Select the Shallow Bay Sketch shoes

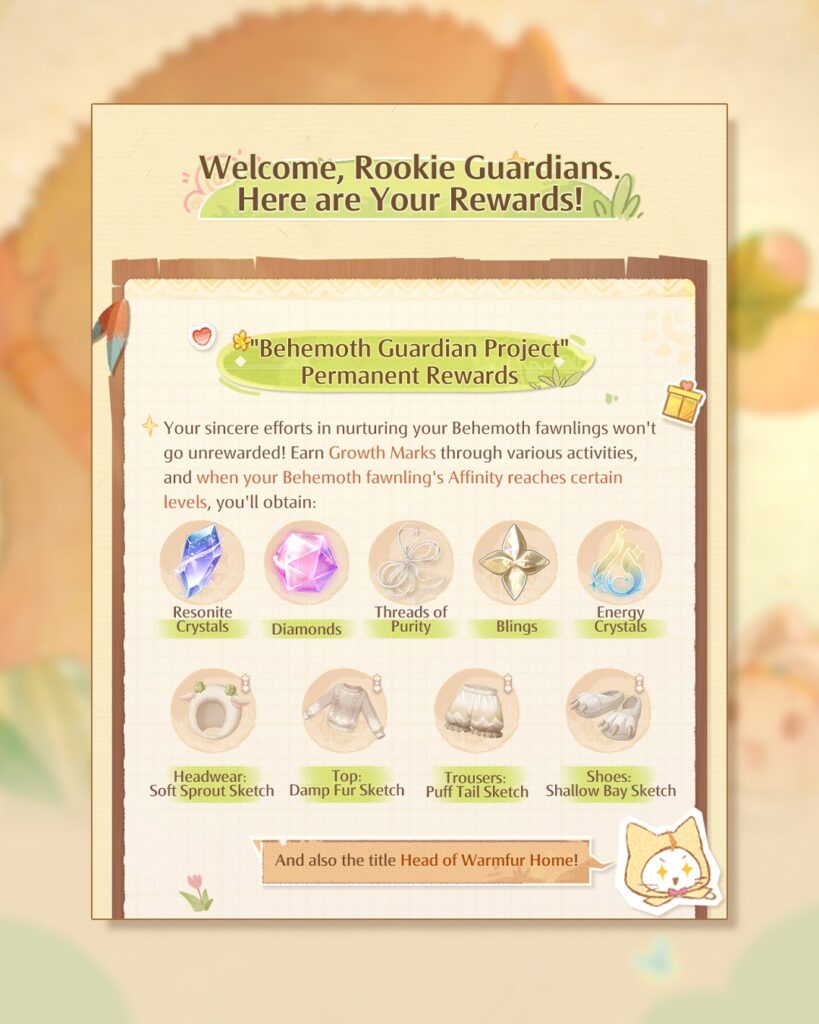[608, 711]
